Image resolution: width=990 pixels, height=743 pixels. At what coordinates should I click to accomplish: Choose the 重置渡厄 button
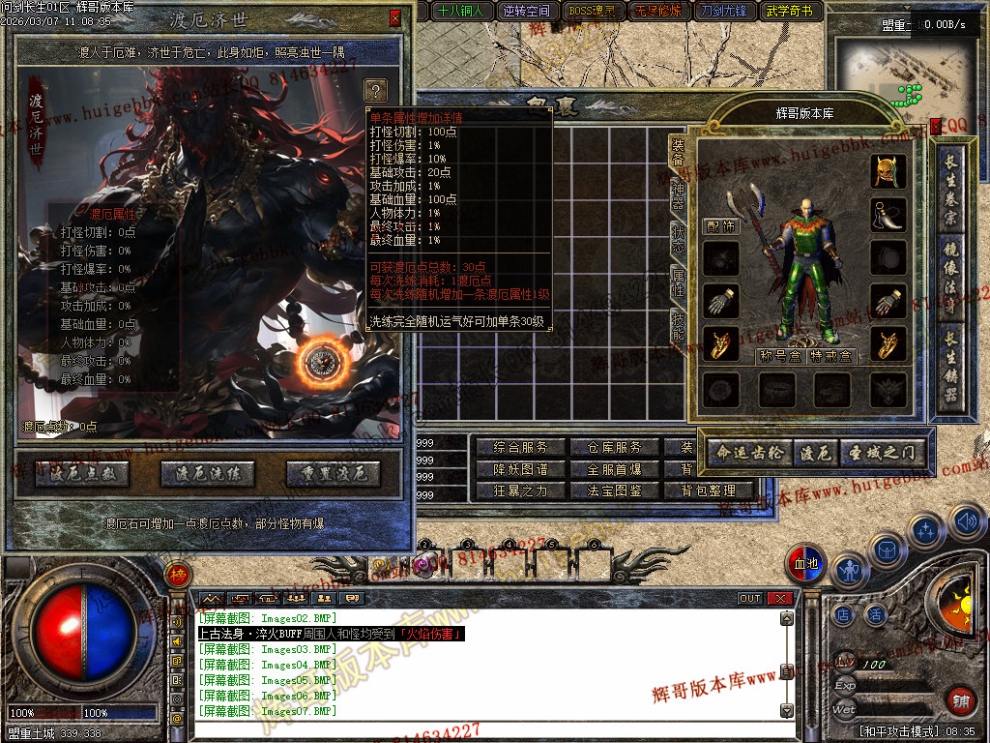click(x=334, y=473)
